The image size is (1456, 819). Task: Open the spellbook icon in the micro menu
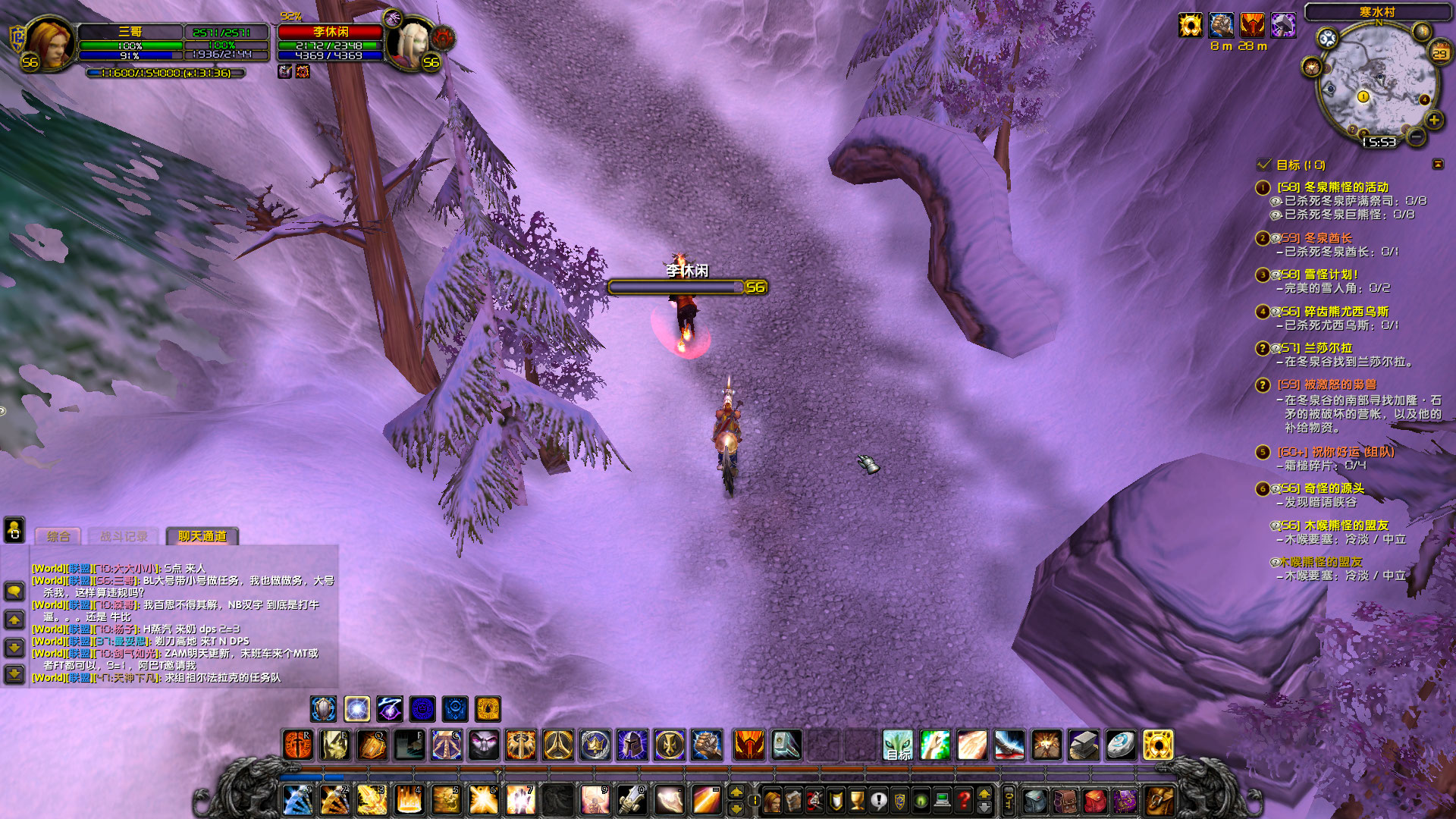794,800
